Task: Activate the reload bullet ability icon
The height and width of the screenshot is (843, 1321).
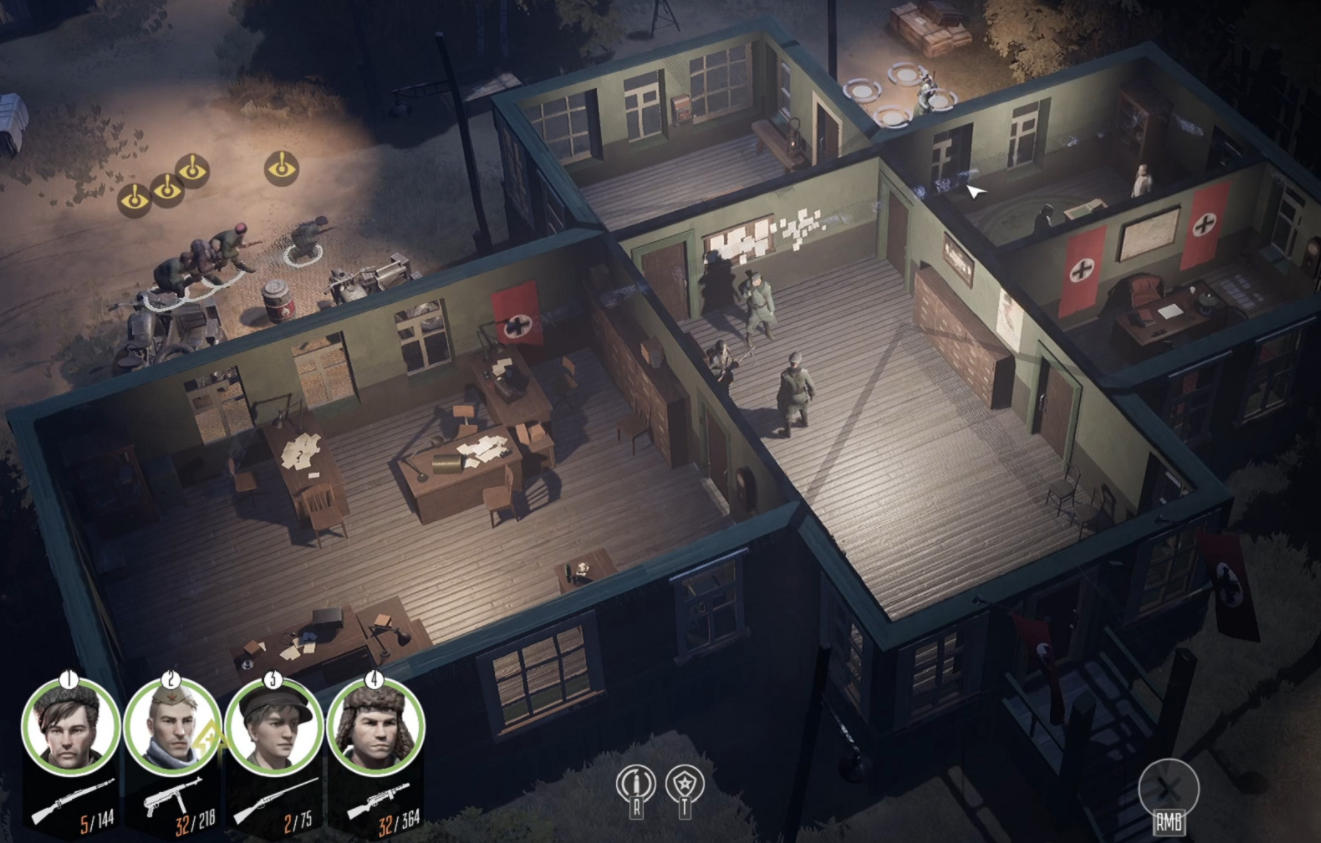Action: click(634, 783)
